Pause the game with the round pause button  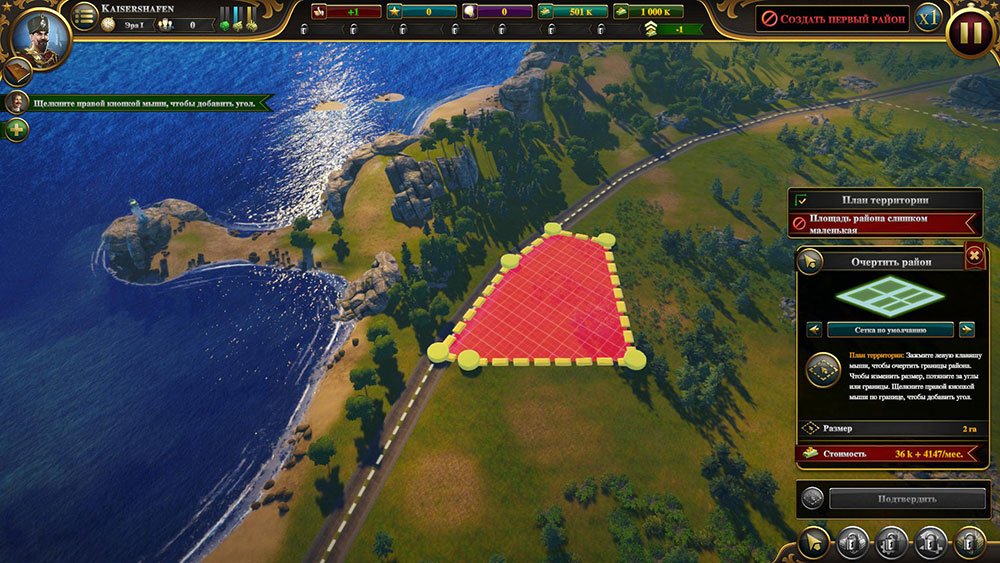click(x=969, y=31)
